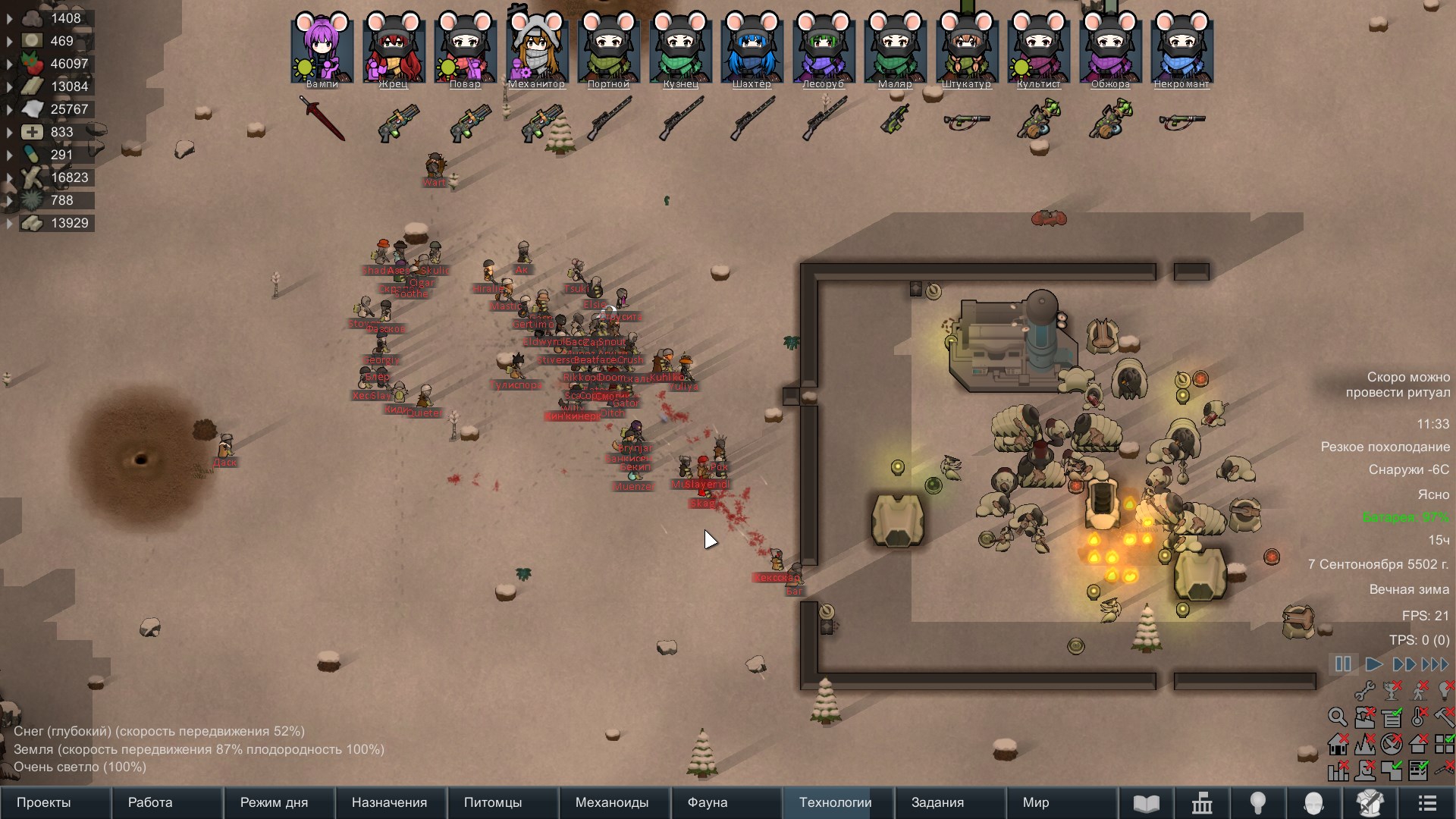Switch to the Режим дня schedule tab

(x=274, y=802)
